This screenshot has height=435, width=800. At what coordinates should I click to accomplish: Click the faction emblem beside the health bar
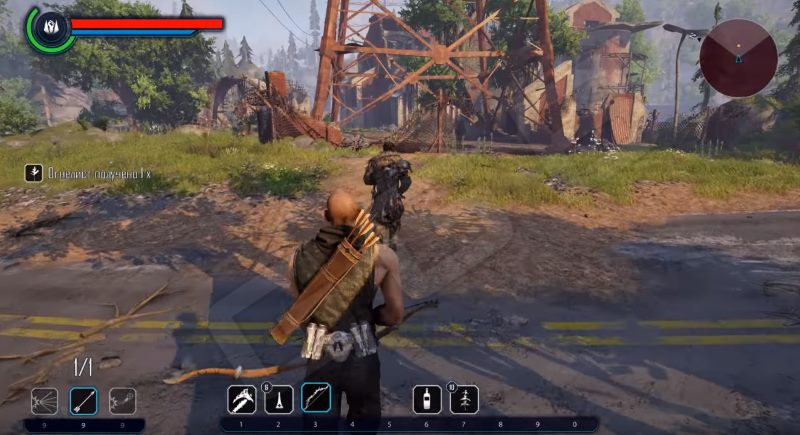tap(49, 28)
